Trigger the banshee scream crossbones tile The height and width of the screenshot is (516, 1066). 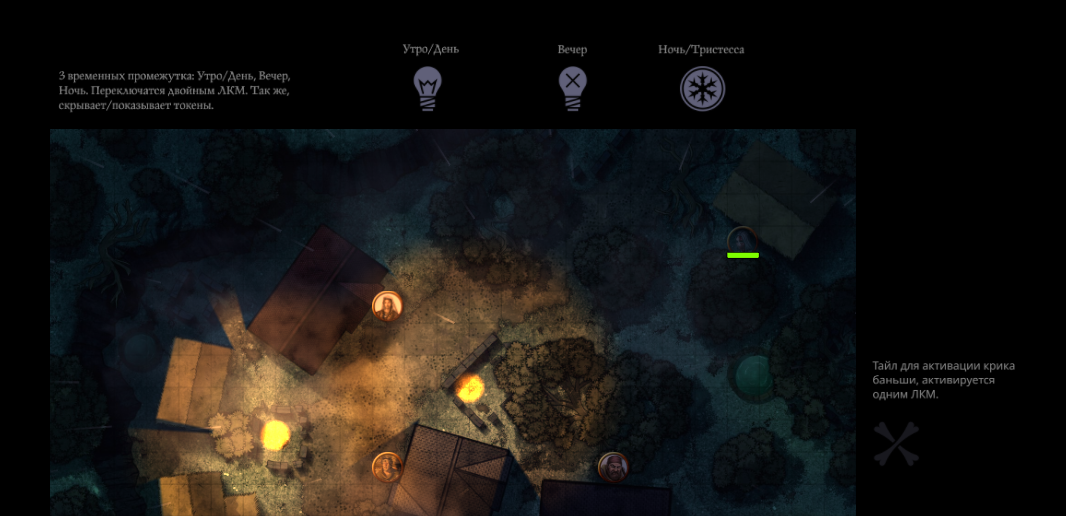pos(895,444)
